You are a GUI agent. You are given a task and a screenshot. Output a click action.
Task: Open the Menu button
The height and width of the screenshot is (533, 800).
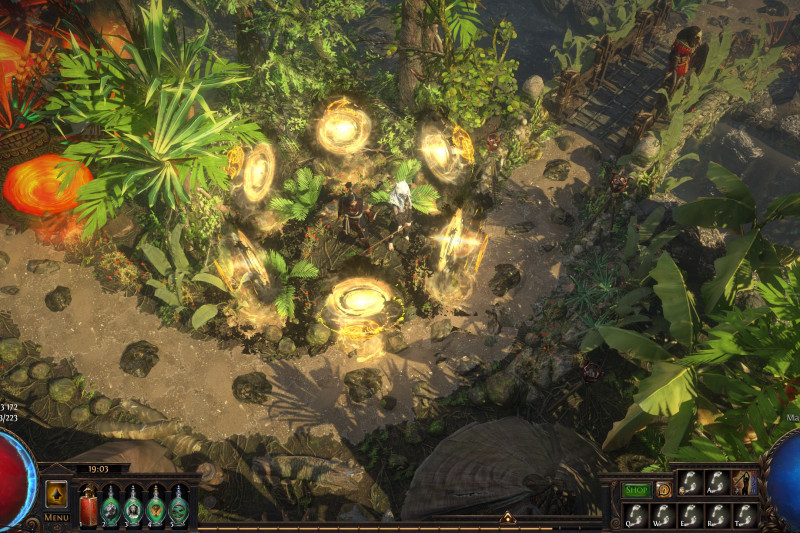click(56, 517)
